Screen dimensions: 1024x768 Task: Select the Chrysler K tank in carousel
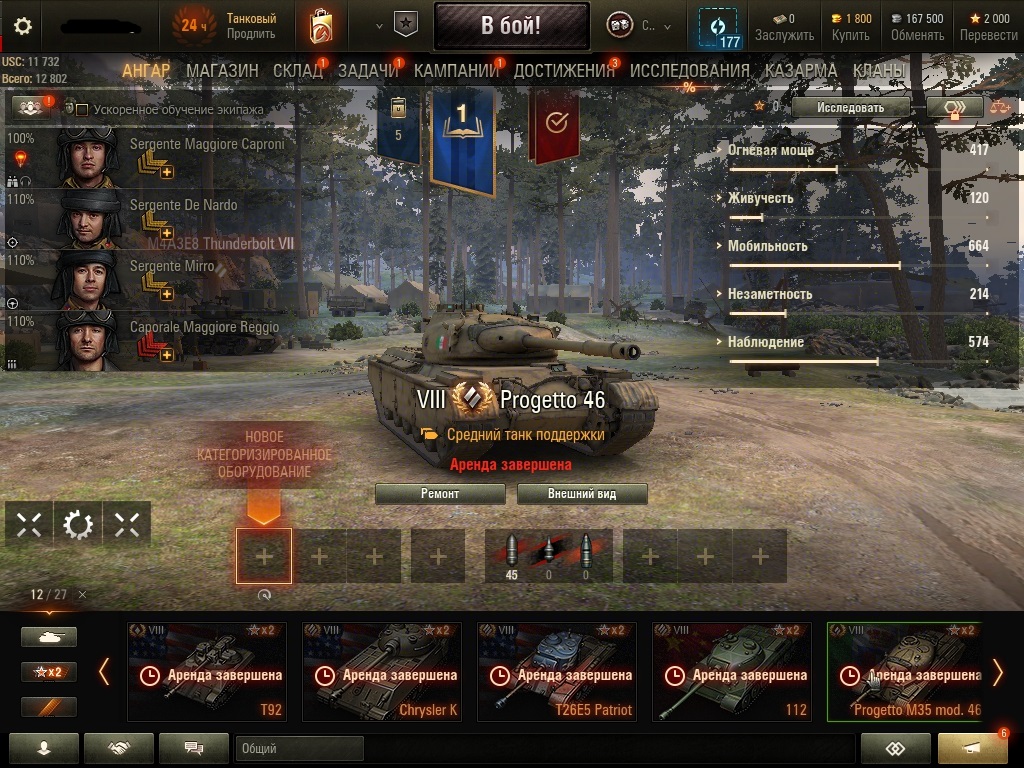click(382, 671)
